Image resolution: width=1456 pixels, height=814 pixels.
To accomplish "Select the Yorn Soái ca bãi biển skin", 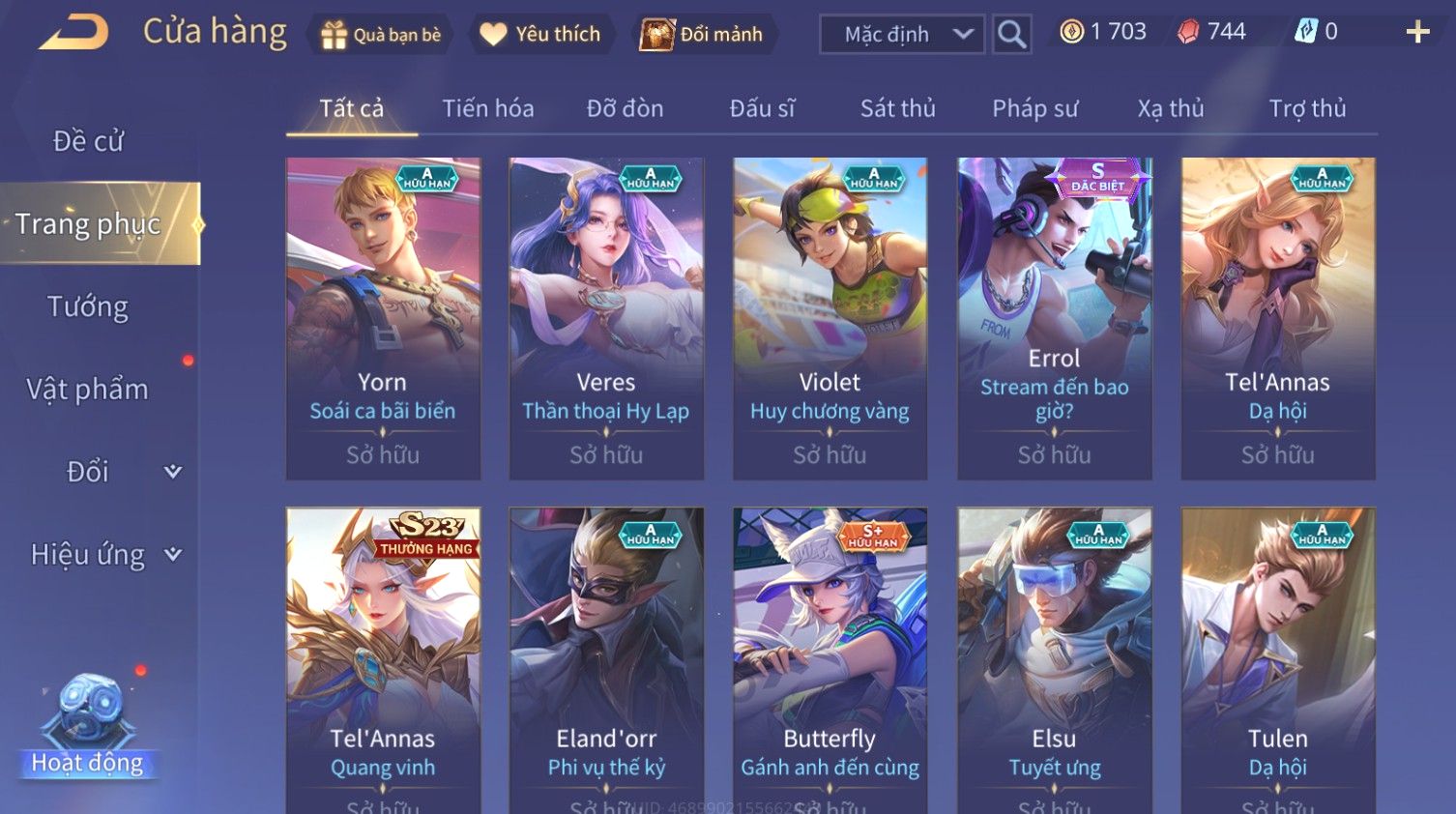I will click(383, 318).
